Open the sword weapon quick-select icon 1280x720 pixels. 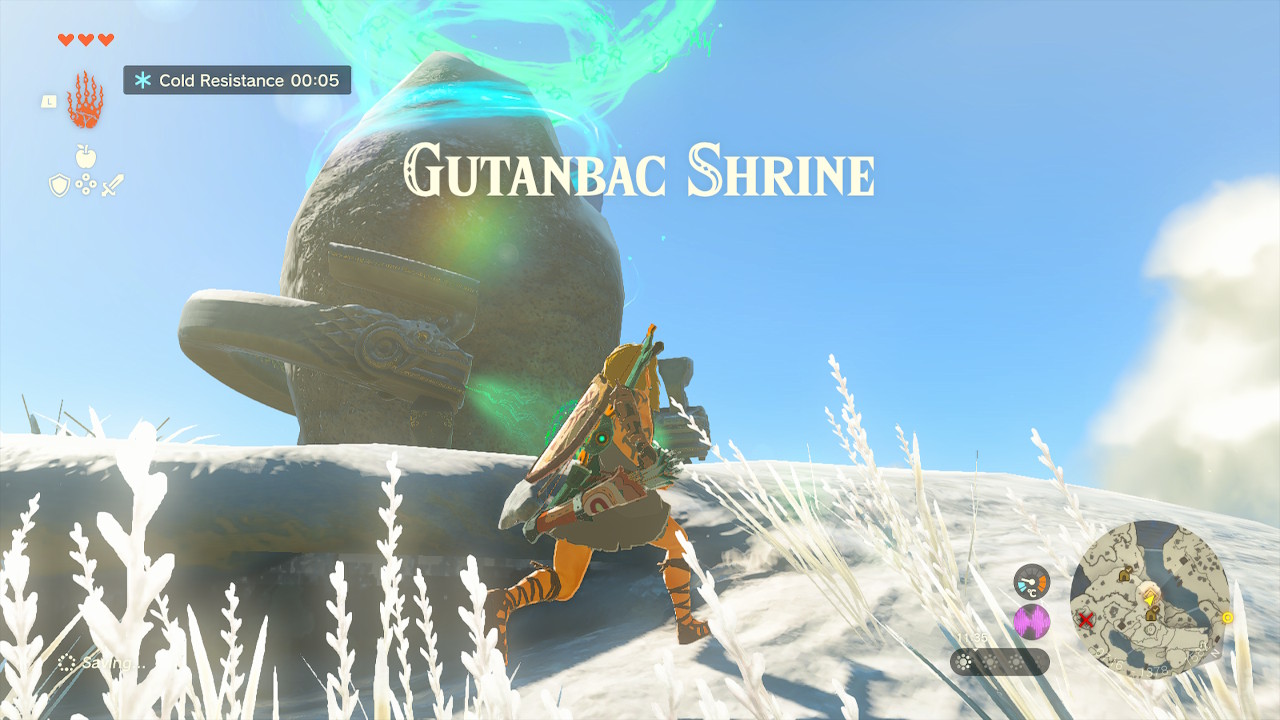[x=111, y=185]
